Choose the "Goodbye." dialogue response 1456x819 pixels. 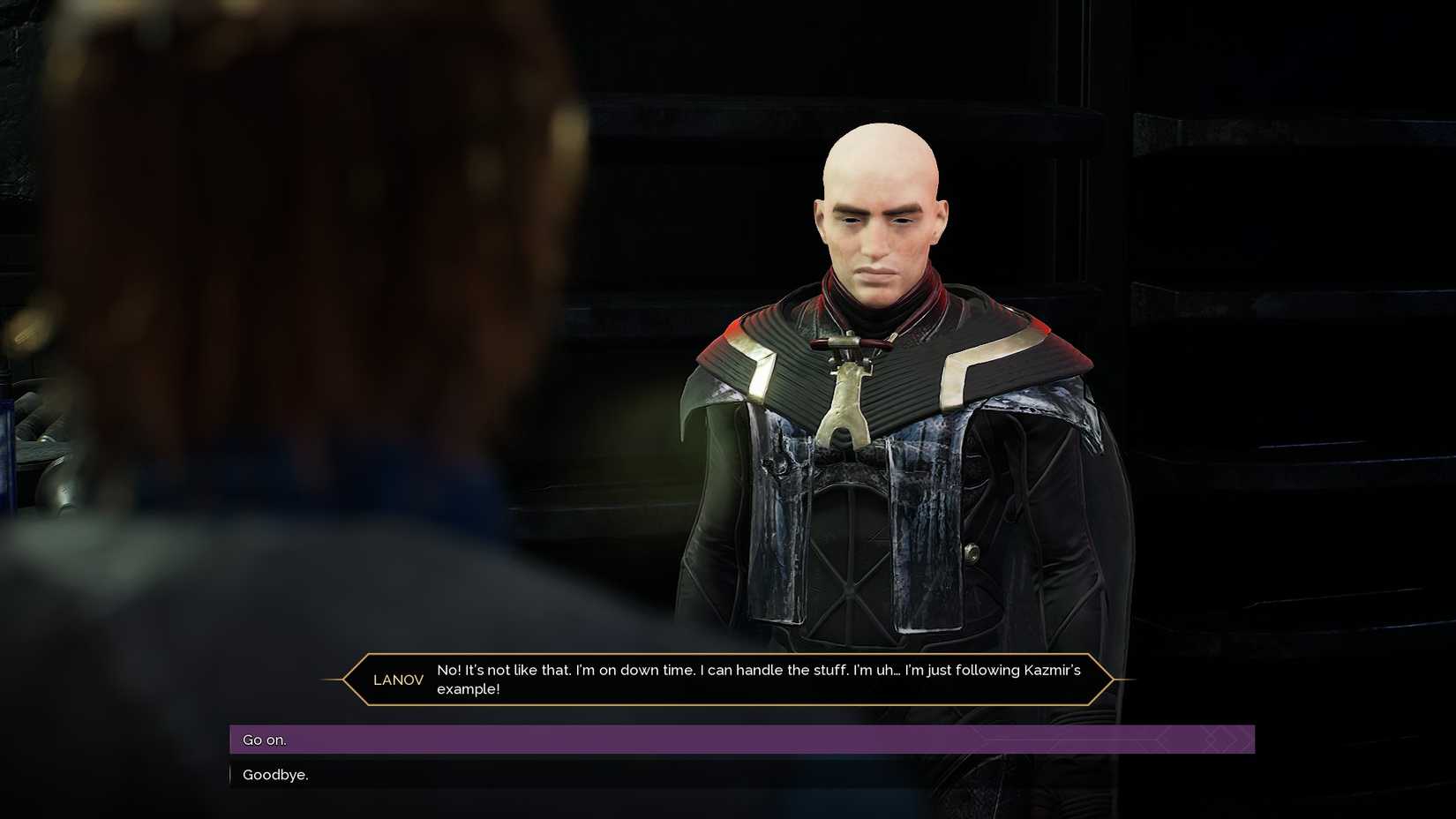[274, 775]
